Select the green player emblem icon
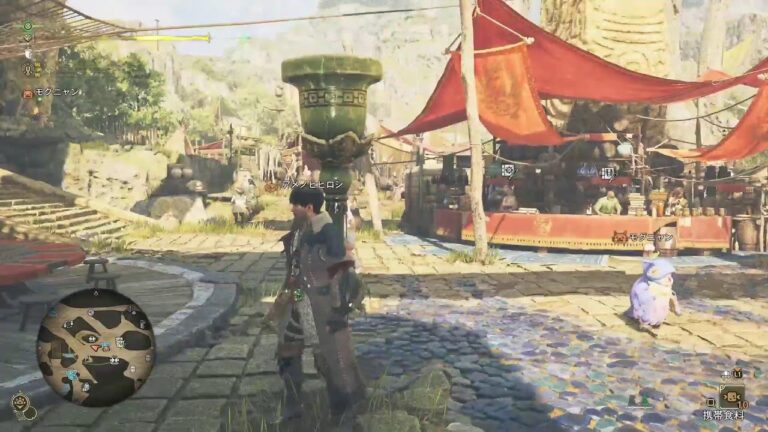Viewport: 768px width, 432px height. pyautogui.click(x=28, y=25)
